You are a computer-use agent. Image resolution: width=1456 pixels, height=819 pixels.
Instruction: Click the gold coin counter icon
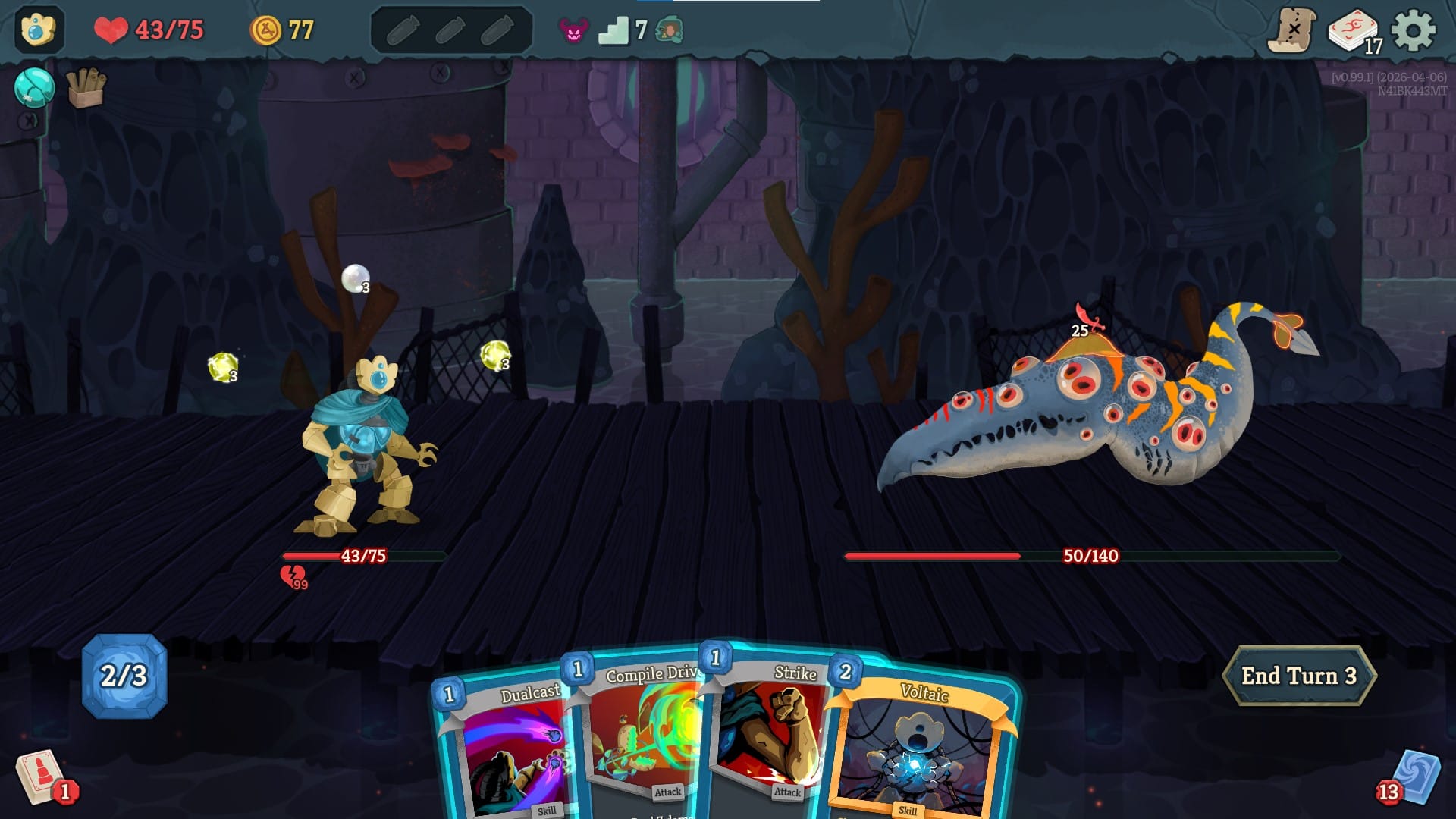[267, 30]
